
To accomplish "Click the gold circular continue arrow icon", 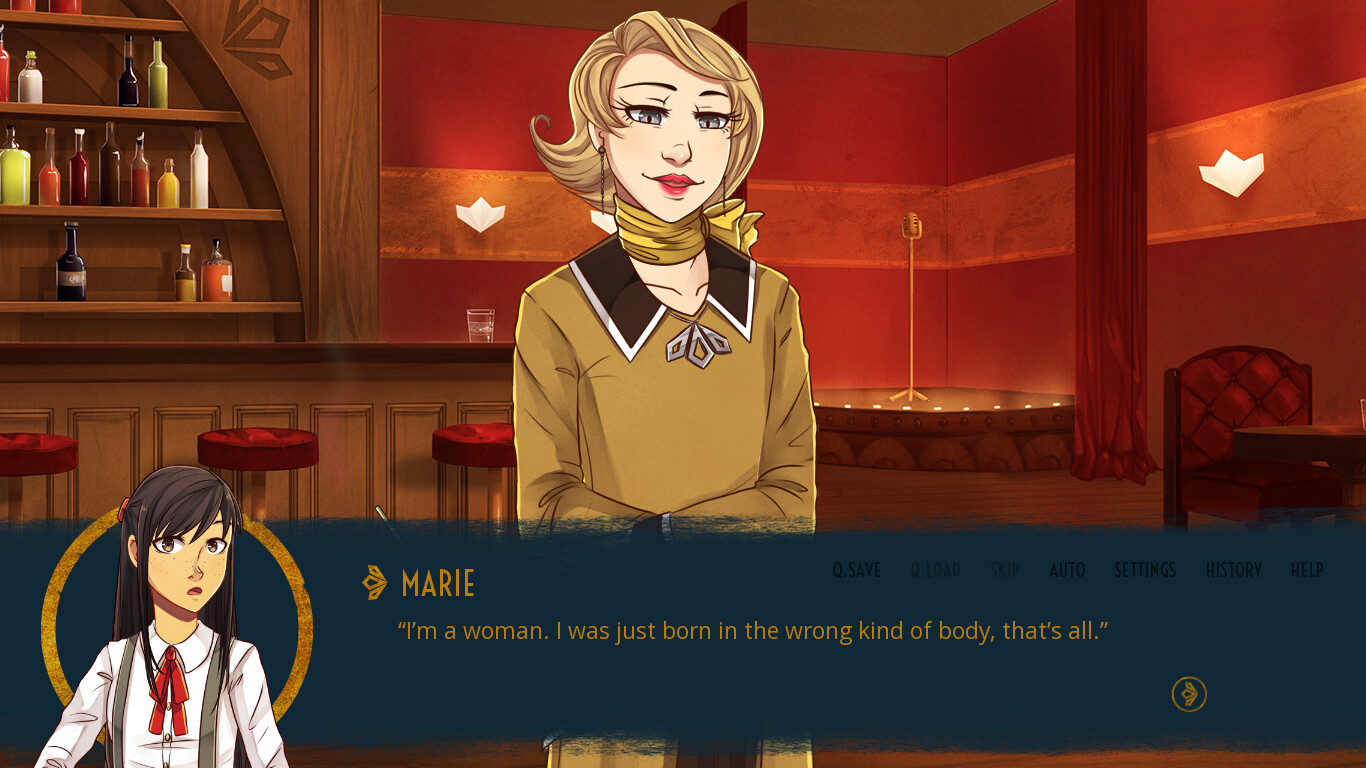I will coord(1189,694).
